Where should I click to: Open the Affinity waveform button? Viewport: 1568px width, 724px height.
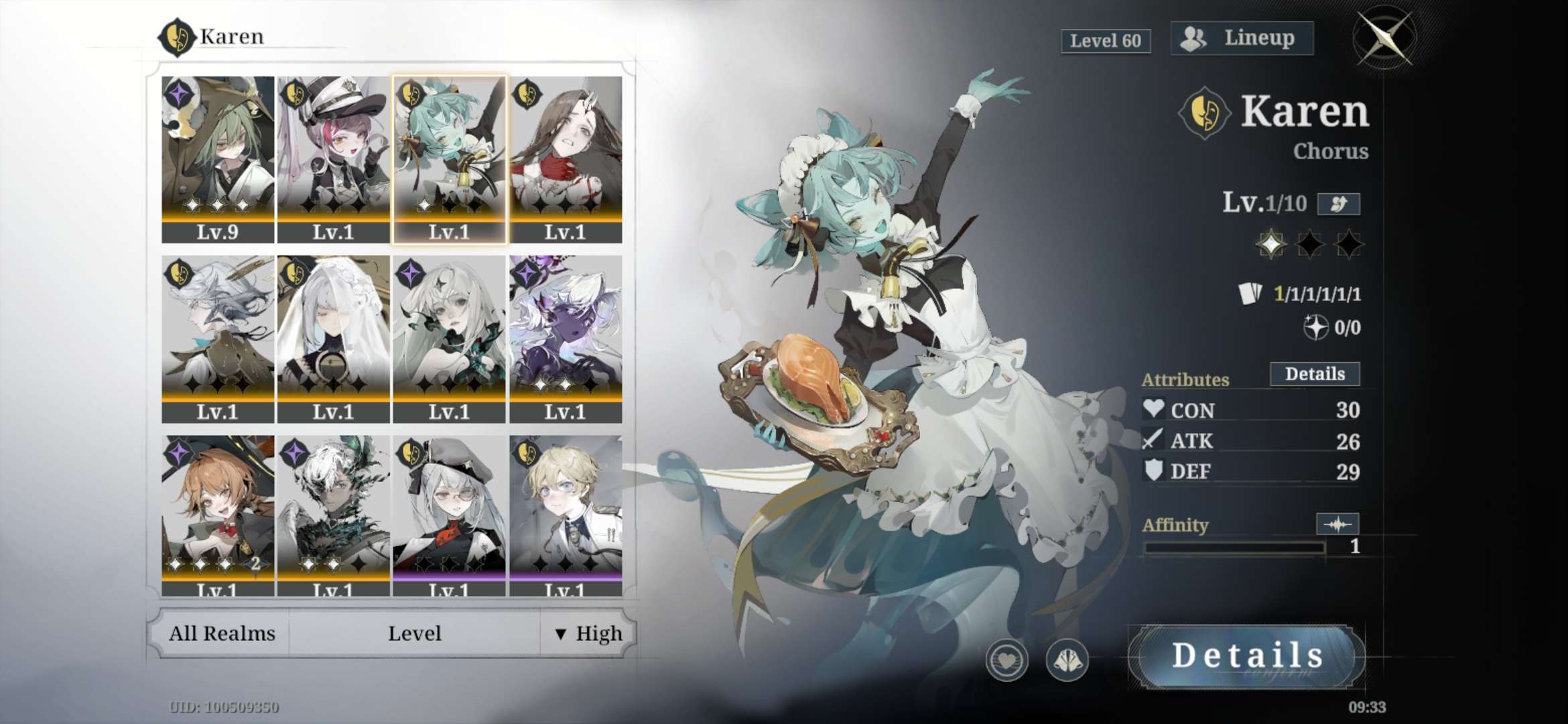tap(1337, 524)
